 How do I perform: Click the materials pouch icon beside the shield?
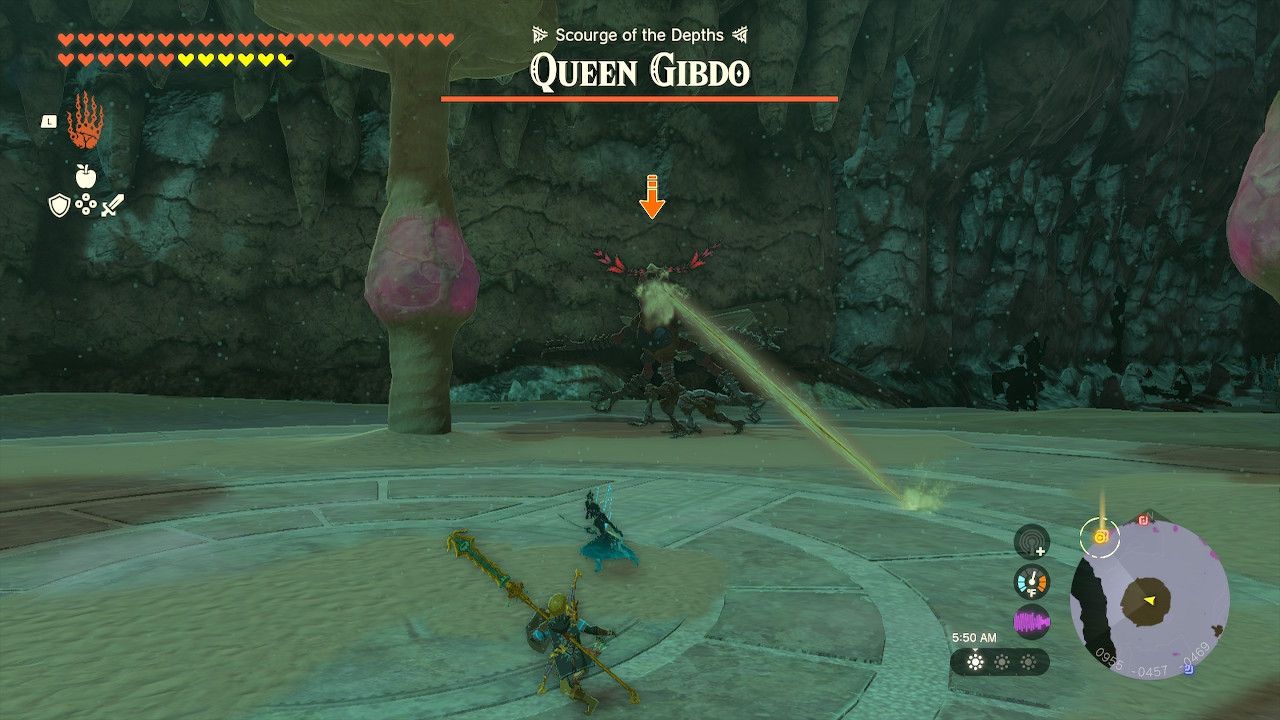click(x=84, y=204)
